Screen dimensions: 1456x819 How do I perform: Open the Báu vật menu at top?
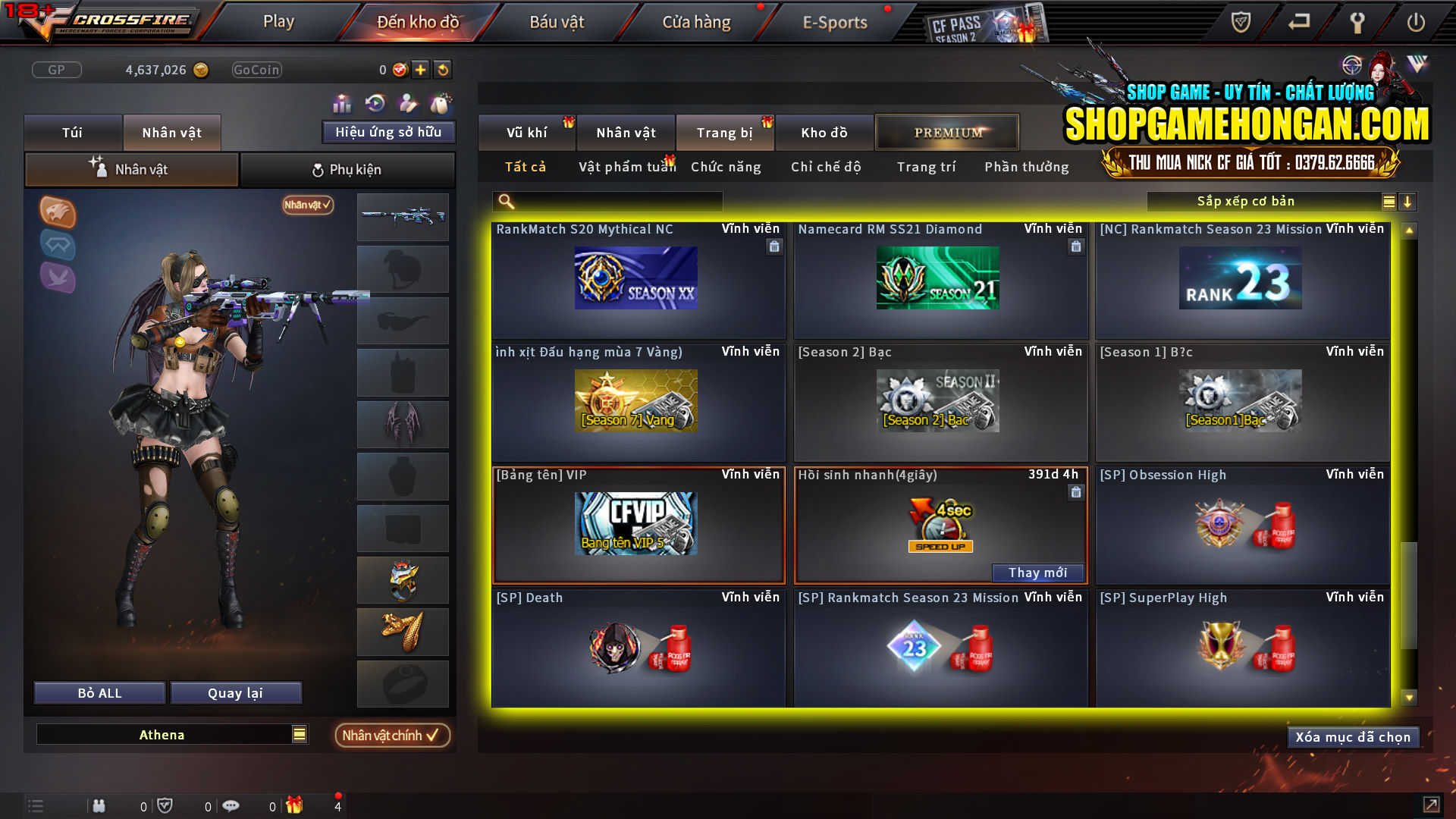(557, 22)
